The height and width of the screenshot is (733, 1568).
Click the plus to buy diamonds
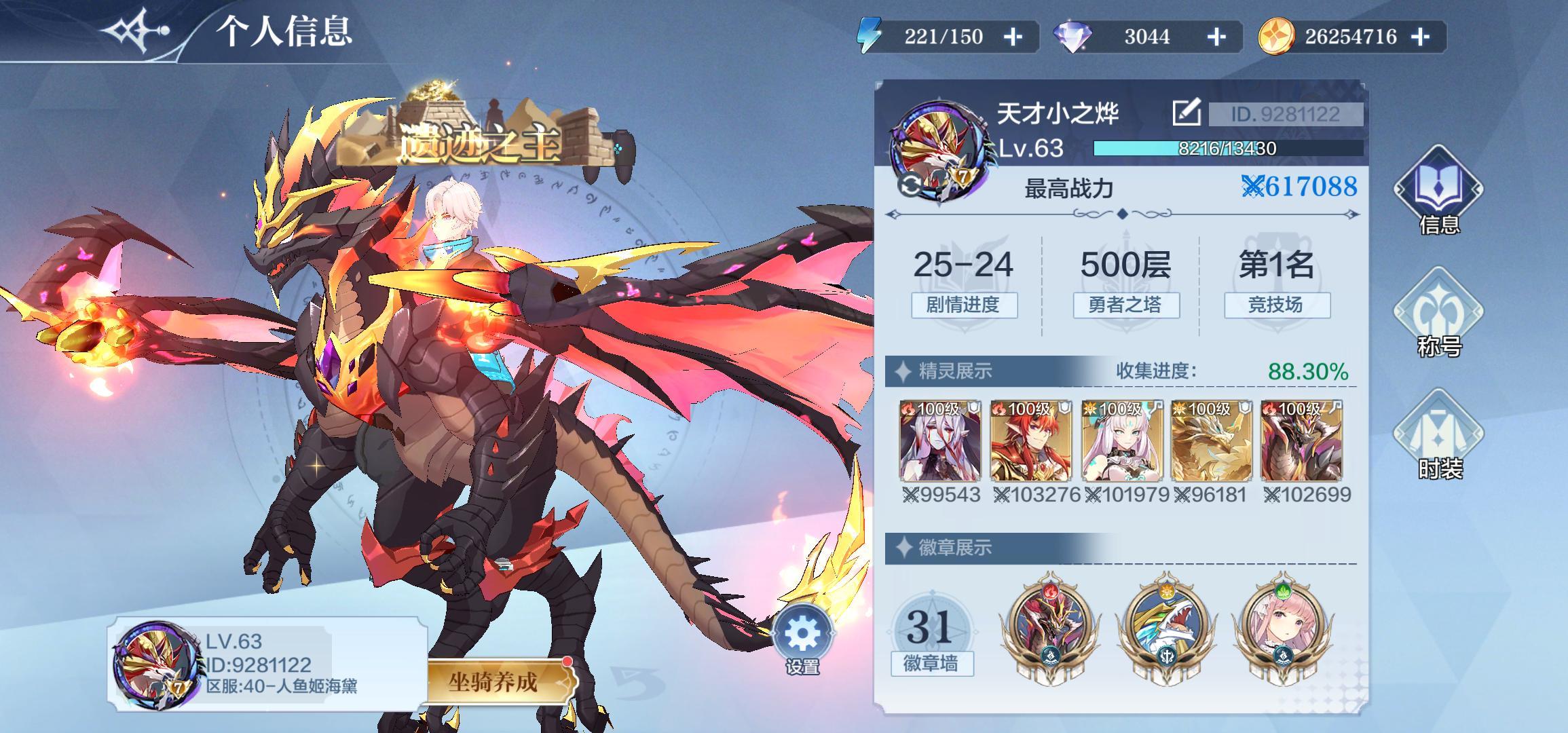pos(1216,37)
